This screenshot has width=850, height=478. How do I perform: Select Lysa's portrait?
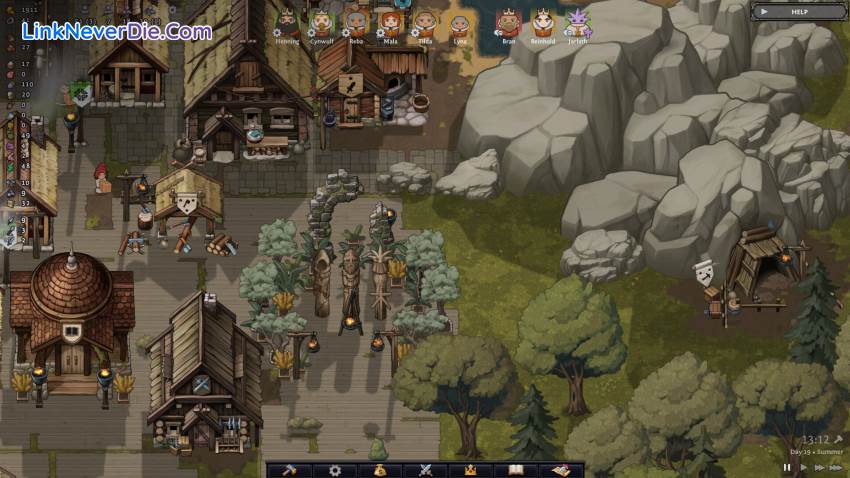click(459, 24)
